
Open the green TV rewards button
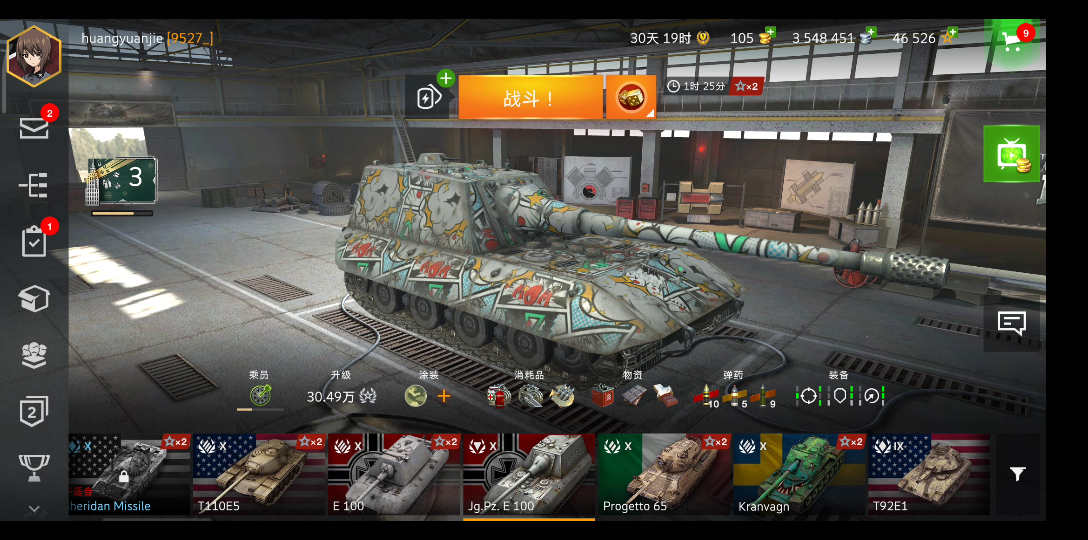pyautogui.click(x=1011, y=154)
